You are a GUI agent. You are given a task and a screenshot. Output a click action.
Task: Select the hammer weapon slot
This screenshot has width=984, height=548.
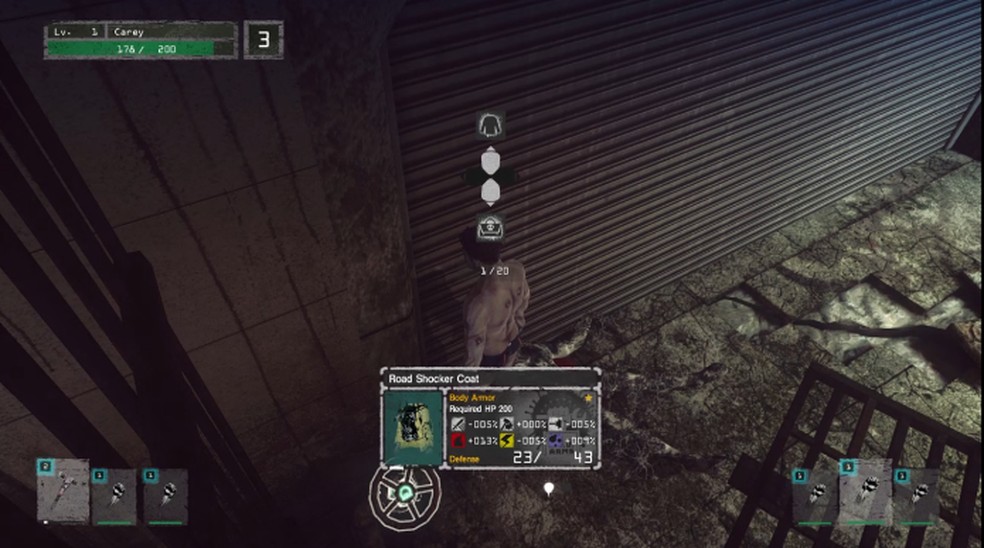[62, 491]
